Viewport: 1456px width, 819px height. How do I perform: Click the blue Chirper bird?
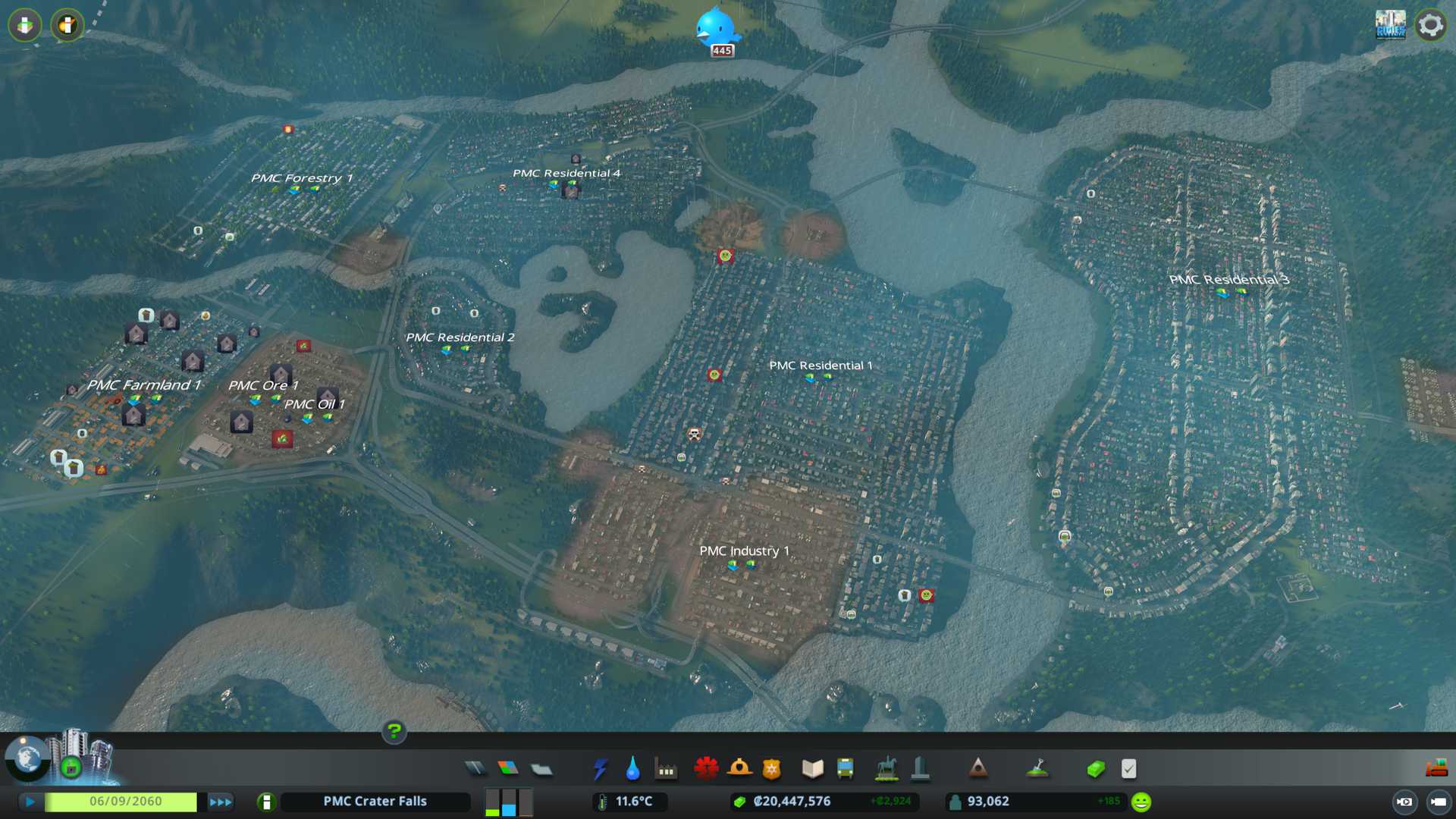pos(716,27)
